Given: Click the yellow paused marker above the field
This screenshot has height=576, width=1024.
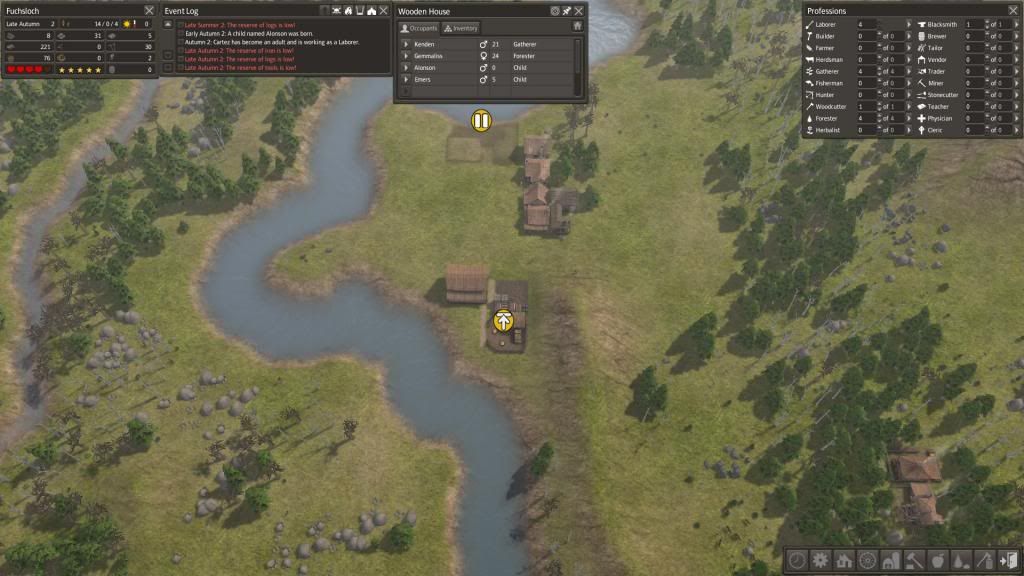Looking at the screenshot, I should pos(482,121).
